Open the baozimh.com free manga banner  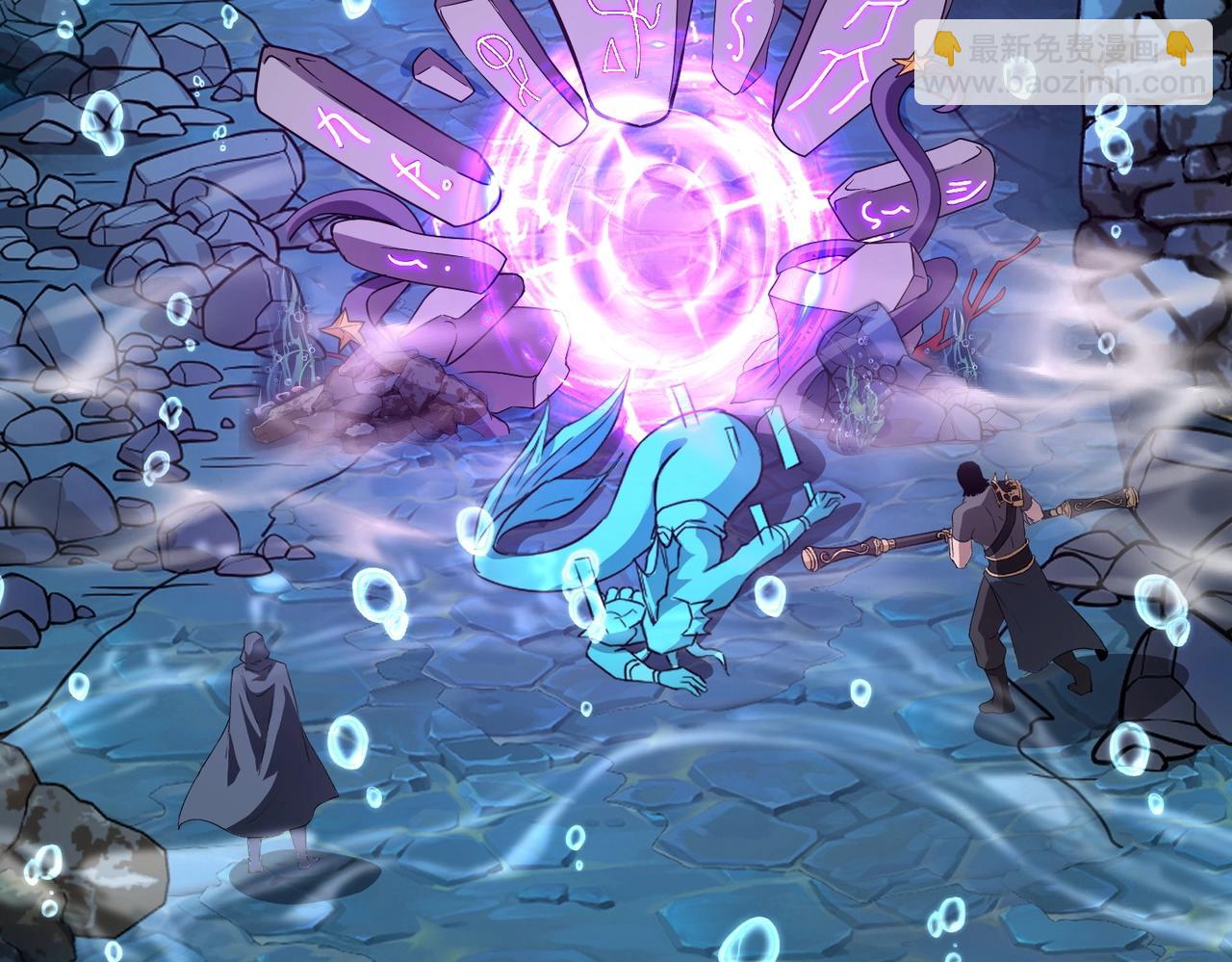[1062, 62]
